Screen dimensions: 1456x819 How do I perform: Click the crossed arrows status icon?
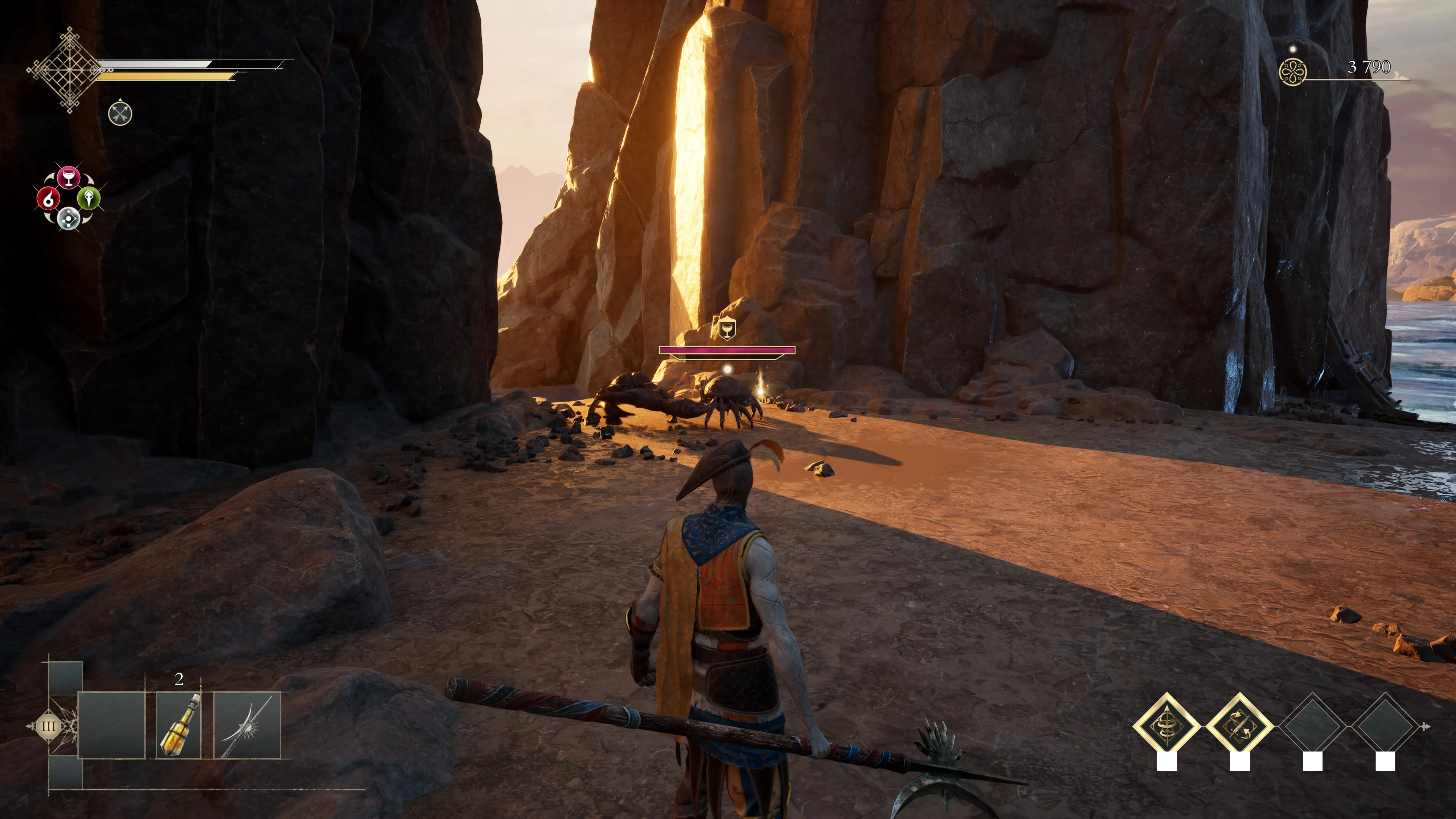pos(120,114)
